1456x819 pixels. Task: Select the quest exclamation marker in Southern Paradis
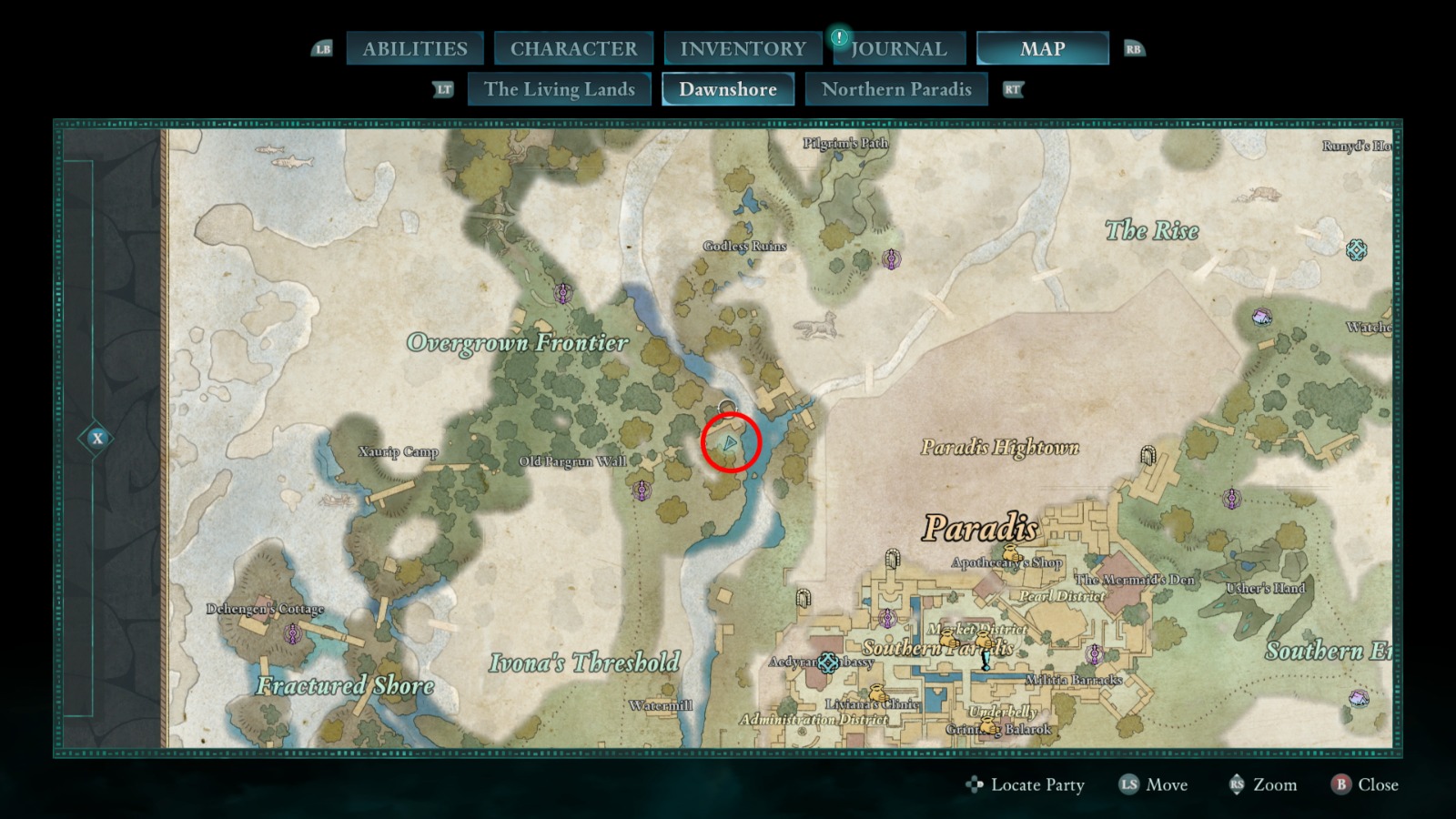(x=986, y=660)
